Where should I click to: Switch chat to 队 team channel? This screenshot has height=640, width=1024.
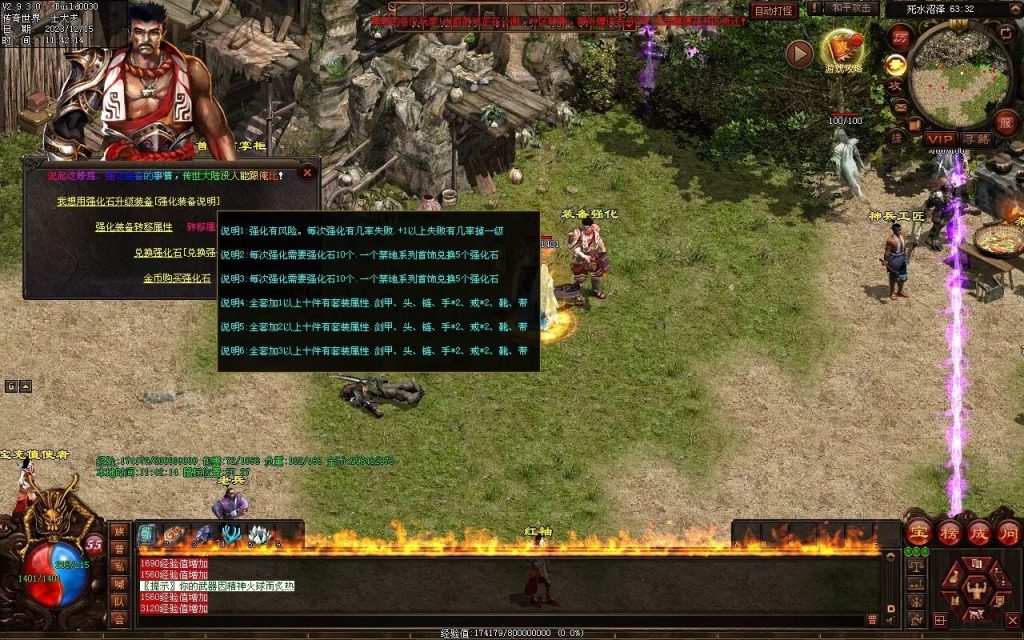pyautogui.click(x=119, y=602)
